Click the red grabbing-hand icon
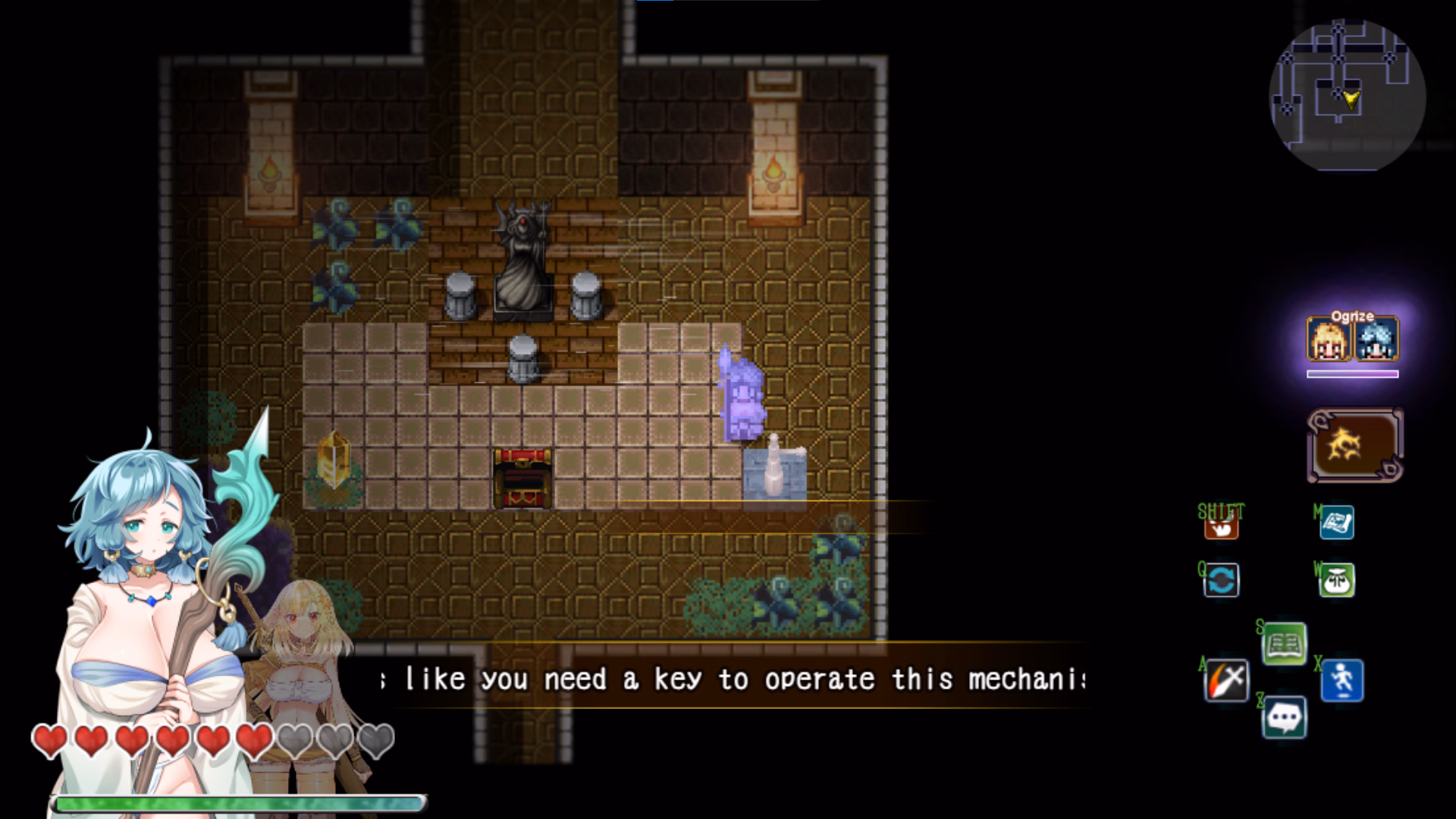 [1221, 523]
